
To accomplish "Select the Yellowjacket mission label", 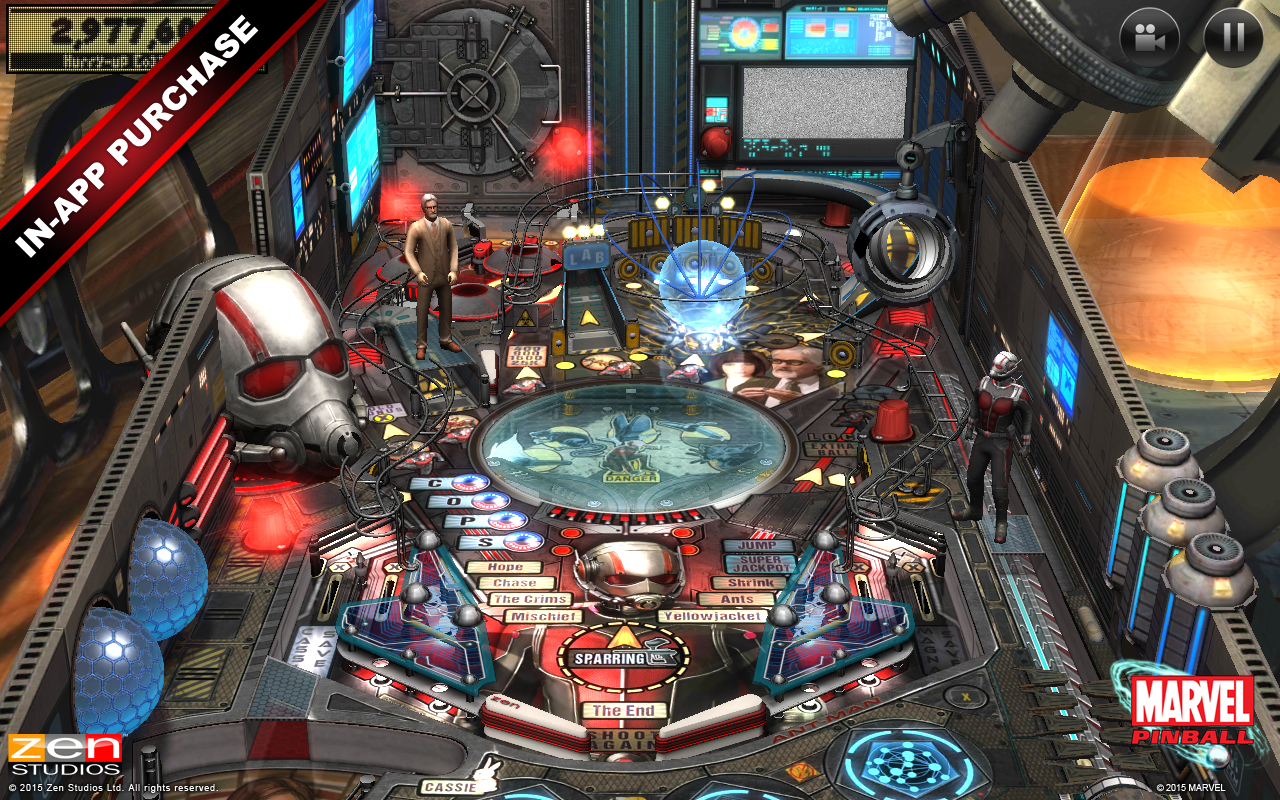I will (713, 616).
